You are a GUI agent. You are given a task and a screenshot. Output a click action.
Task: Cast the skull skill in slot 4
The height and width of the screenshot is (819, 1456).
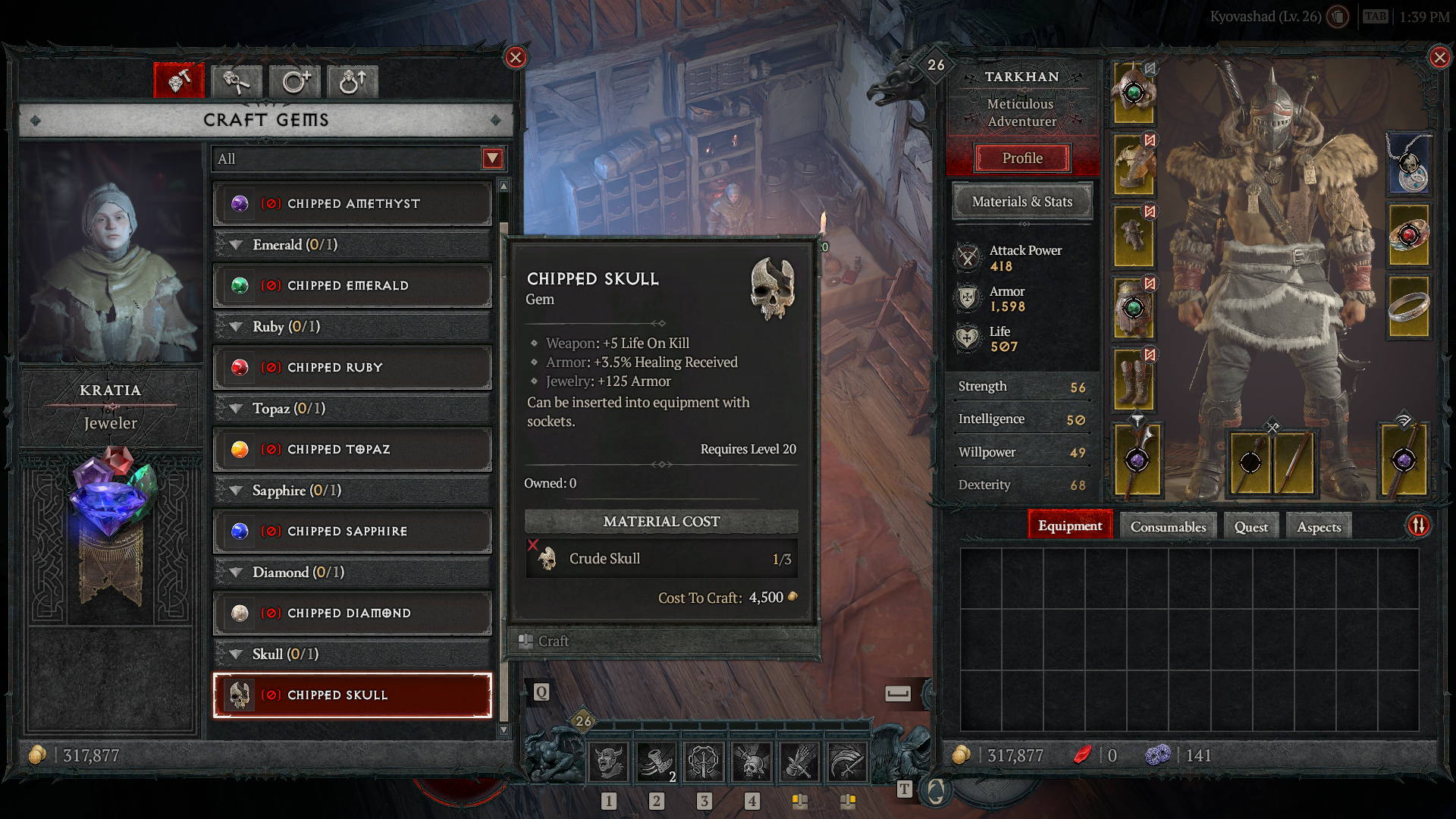(752, 762)
